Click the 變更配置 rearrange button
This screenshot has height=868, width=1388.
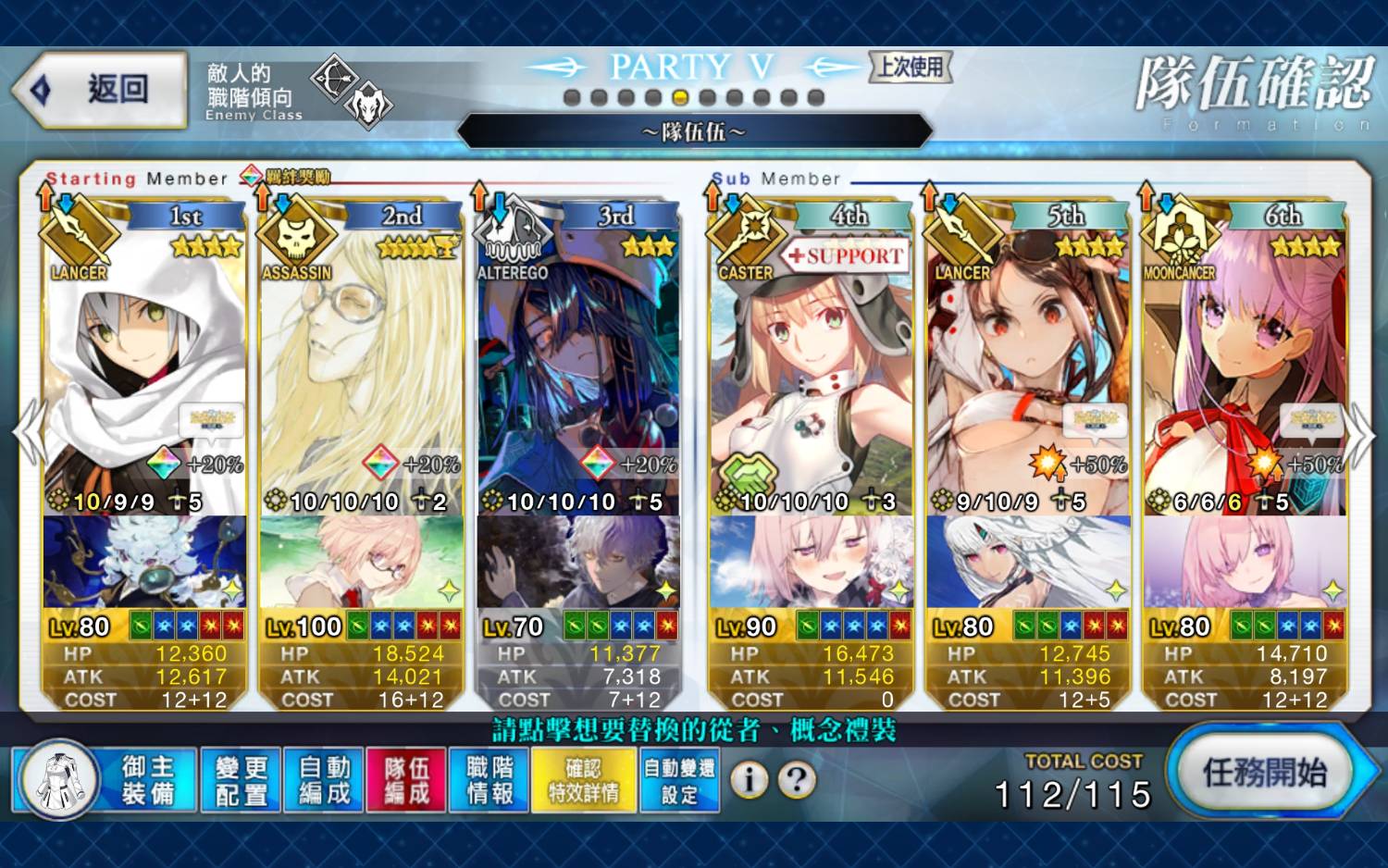tap(241, 780)
